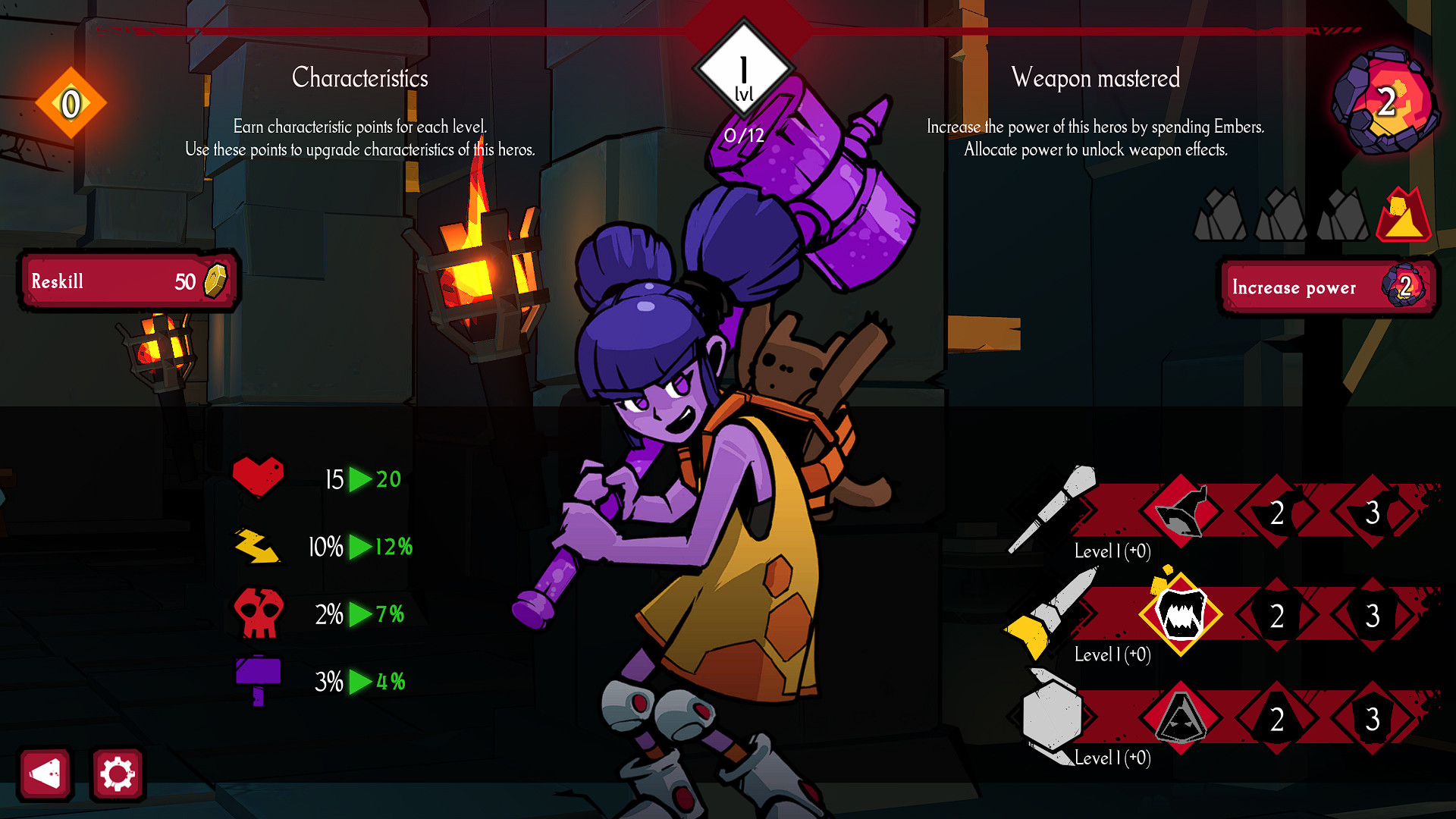
Task: Select the hexagonal mace weapon icon
Action: point(1054,717)
